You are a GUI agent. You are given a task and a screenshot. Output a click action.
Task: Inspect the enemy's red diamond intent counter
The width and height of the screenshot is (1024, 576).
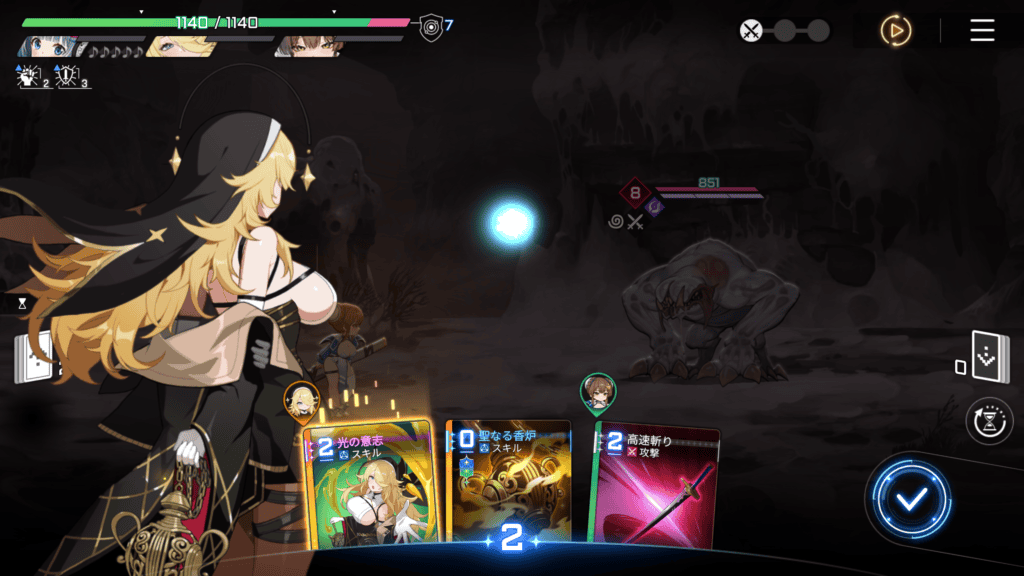tap(634, 192)
